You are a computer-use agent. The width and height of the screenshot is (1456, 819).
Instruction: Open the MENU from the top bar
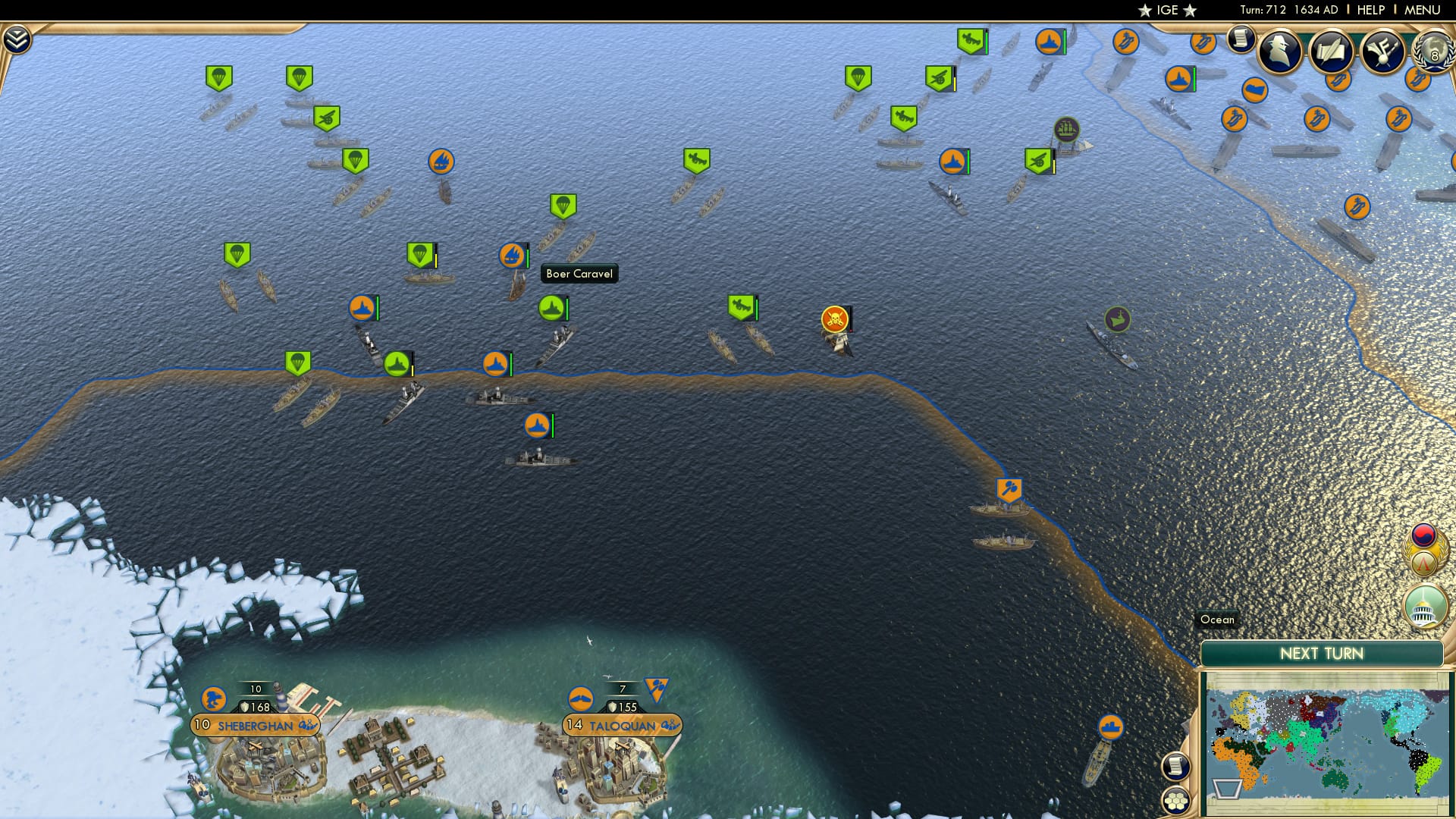click(x=1424, y=10)
